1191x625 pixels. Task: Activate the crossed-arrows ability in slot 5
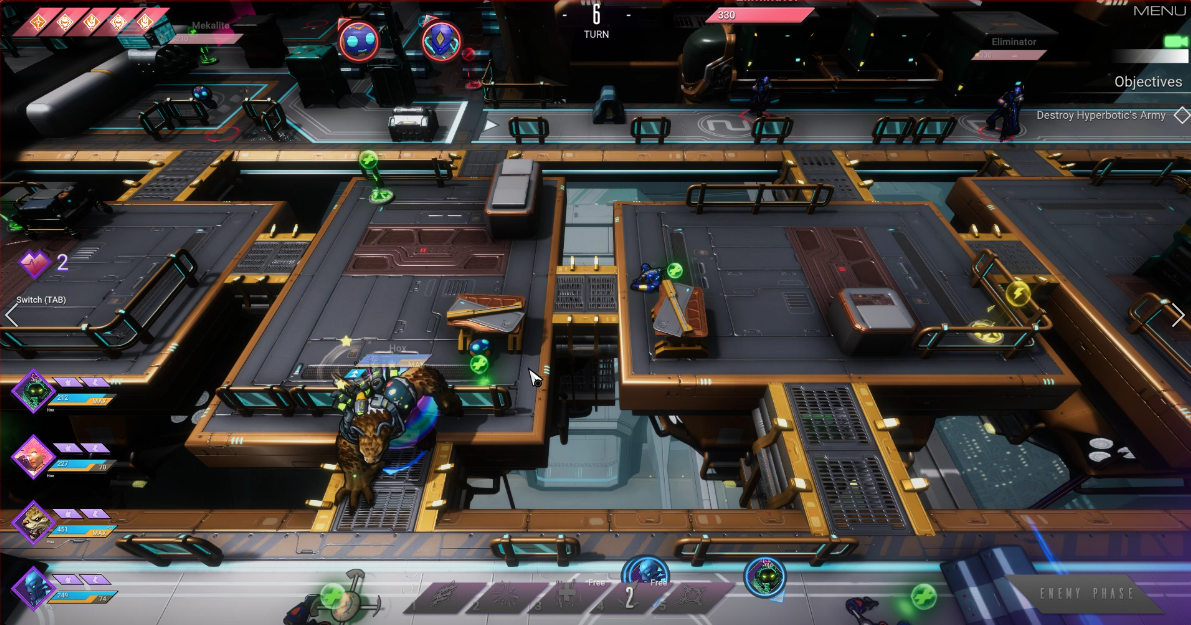691,597
